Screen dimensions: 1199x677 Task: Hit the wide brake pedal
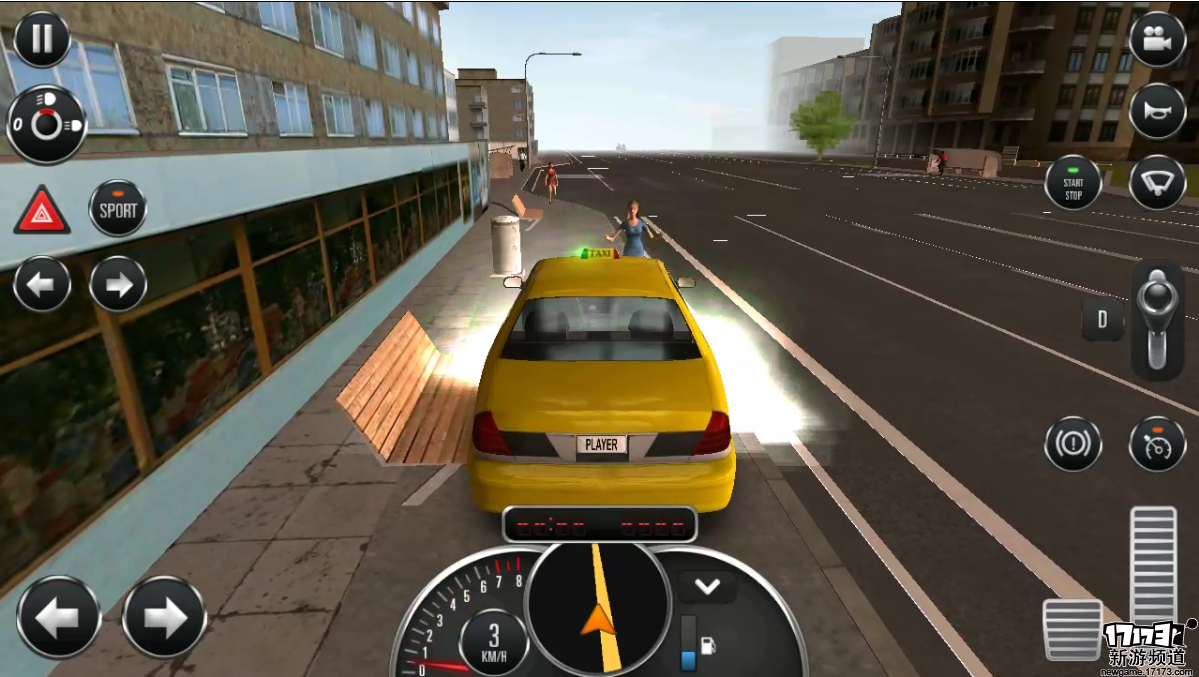[1072, 629]
